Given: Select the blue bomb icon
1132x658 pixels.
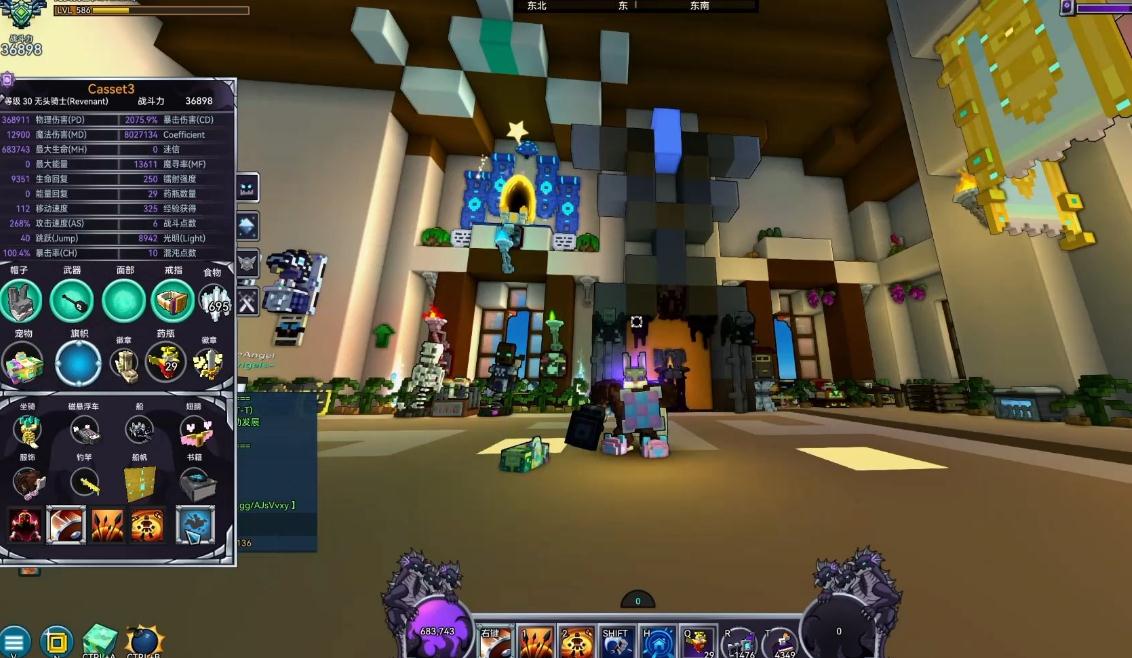Looking at the screenshot, I should click(x=143, y=641).
